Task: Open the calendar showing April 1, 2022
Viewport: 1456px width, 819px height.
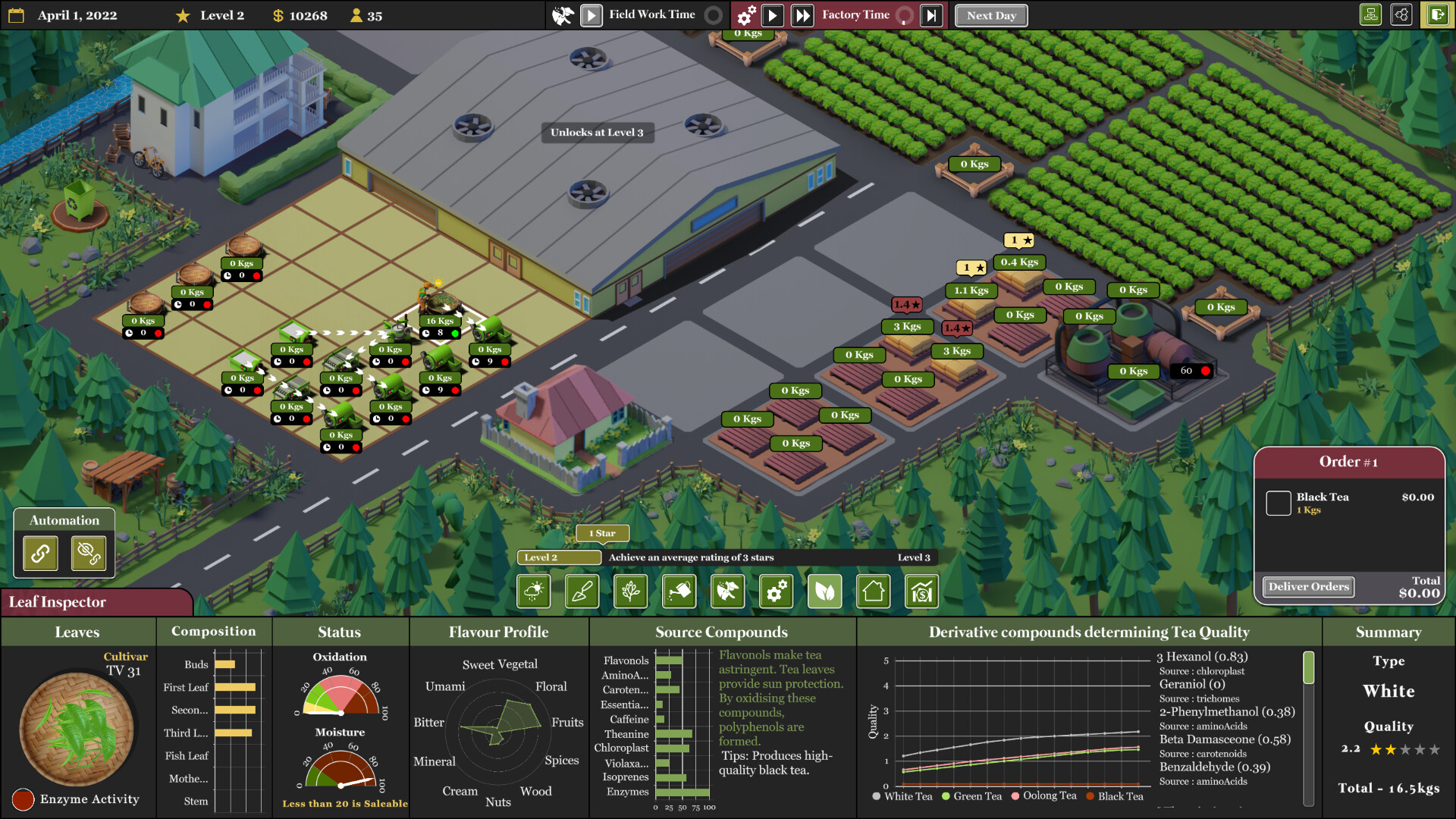Action: coord(15,14)
